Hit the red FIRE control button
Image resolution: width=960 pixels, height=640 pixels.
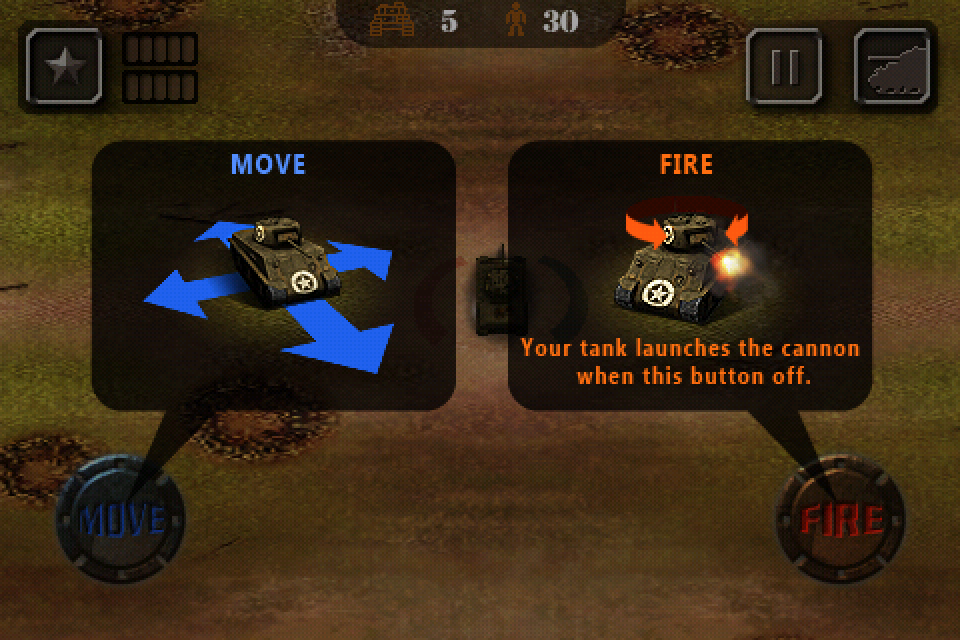click(x=841, y=519)
